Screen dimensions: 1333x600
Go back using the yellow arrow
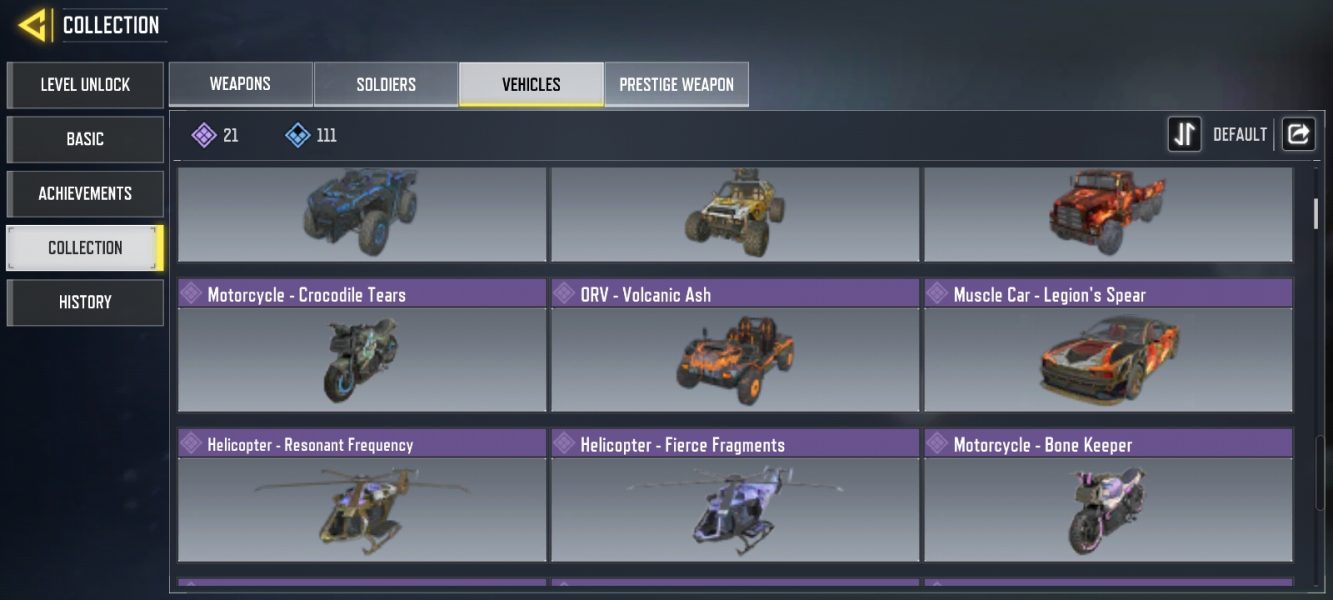point(33,25)
